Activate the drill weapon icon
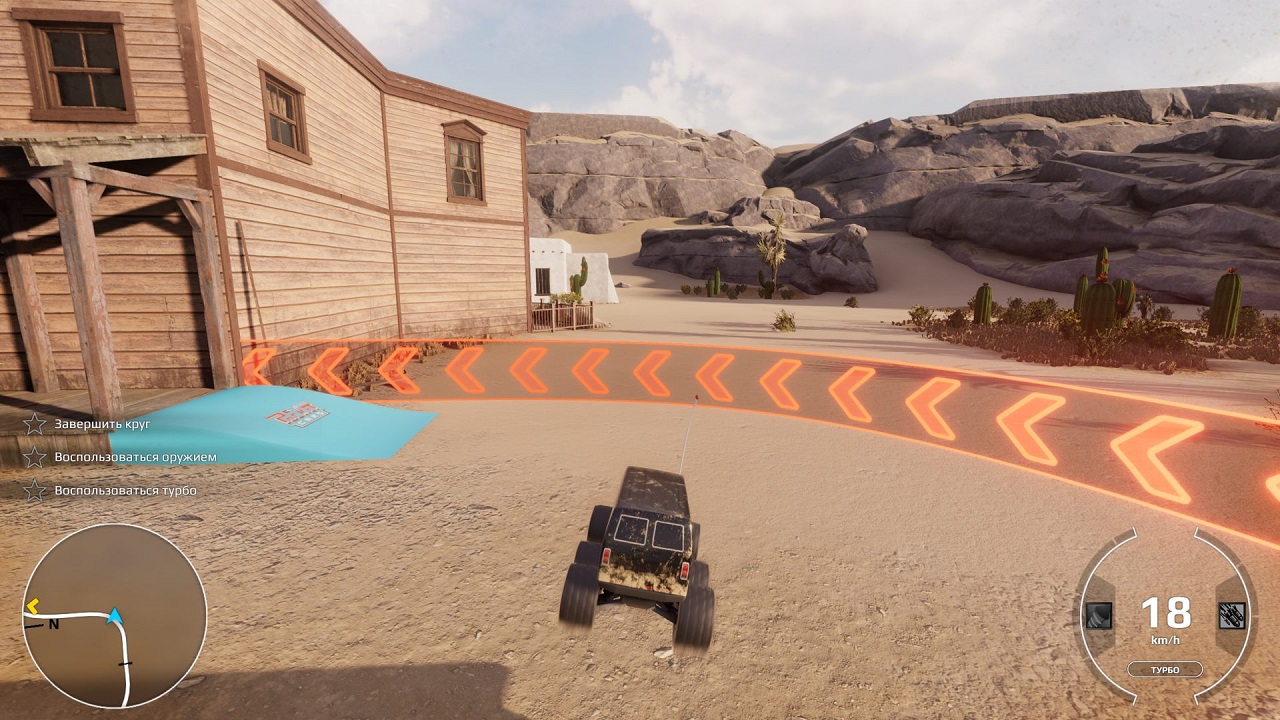This screenshot has width=1280, height=720. pos(1099,615)
